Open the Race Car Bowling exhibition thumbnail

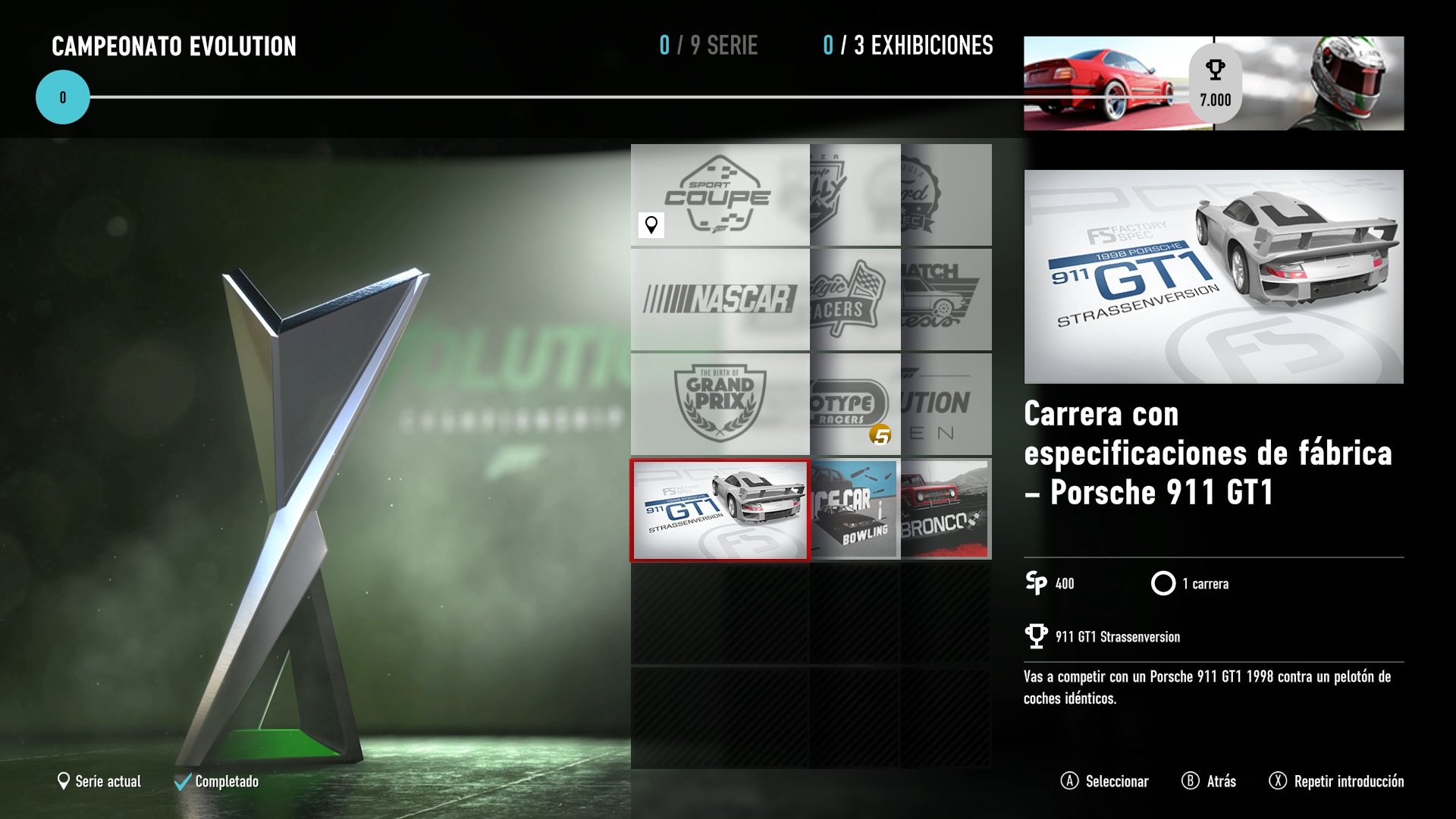tap(854, 509)
